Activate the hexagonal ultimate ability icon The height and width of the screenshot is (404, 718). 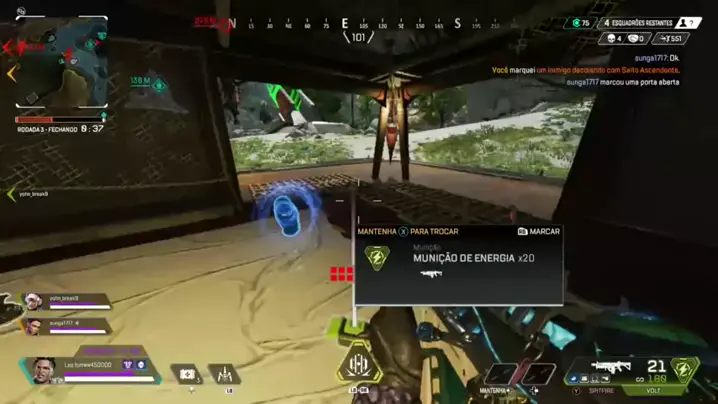coord(358,366)
